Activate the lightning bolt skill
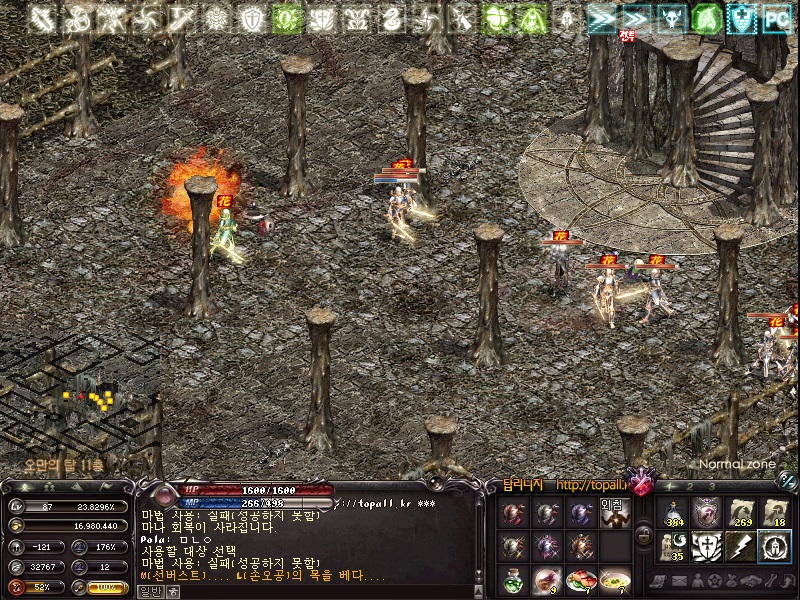The width and height of the screenshot is (800, 600). point(741,547)
